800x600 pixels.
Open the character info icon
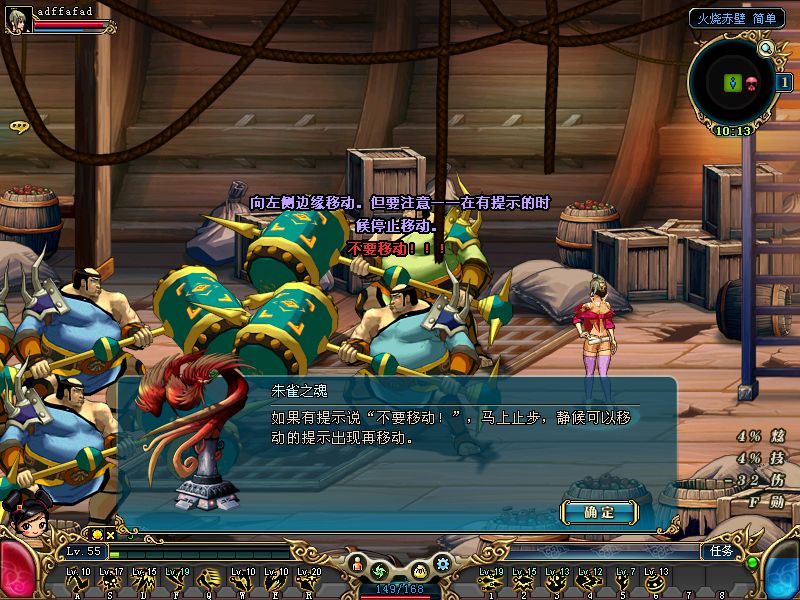point(358,566)
